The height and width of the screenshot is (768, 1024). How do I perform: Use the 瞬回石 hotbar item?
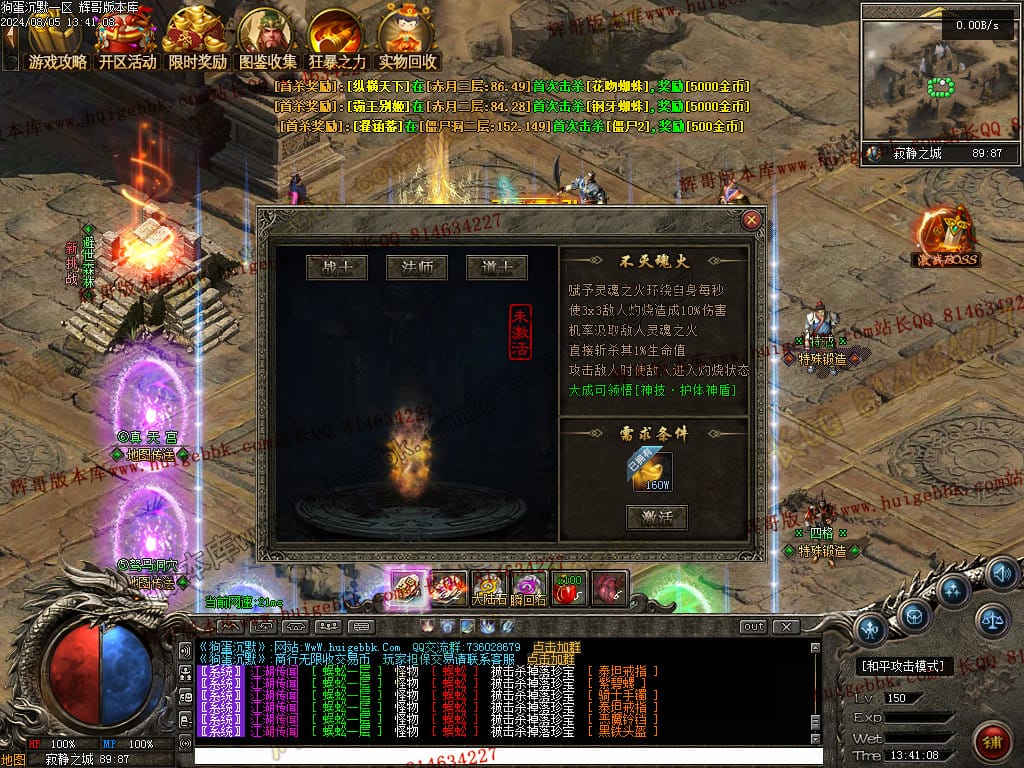[530, 588]
